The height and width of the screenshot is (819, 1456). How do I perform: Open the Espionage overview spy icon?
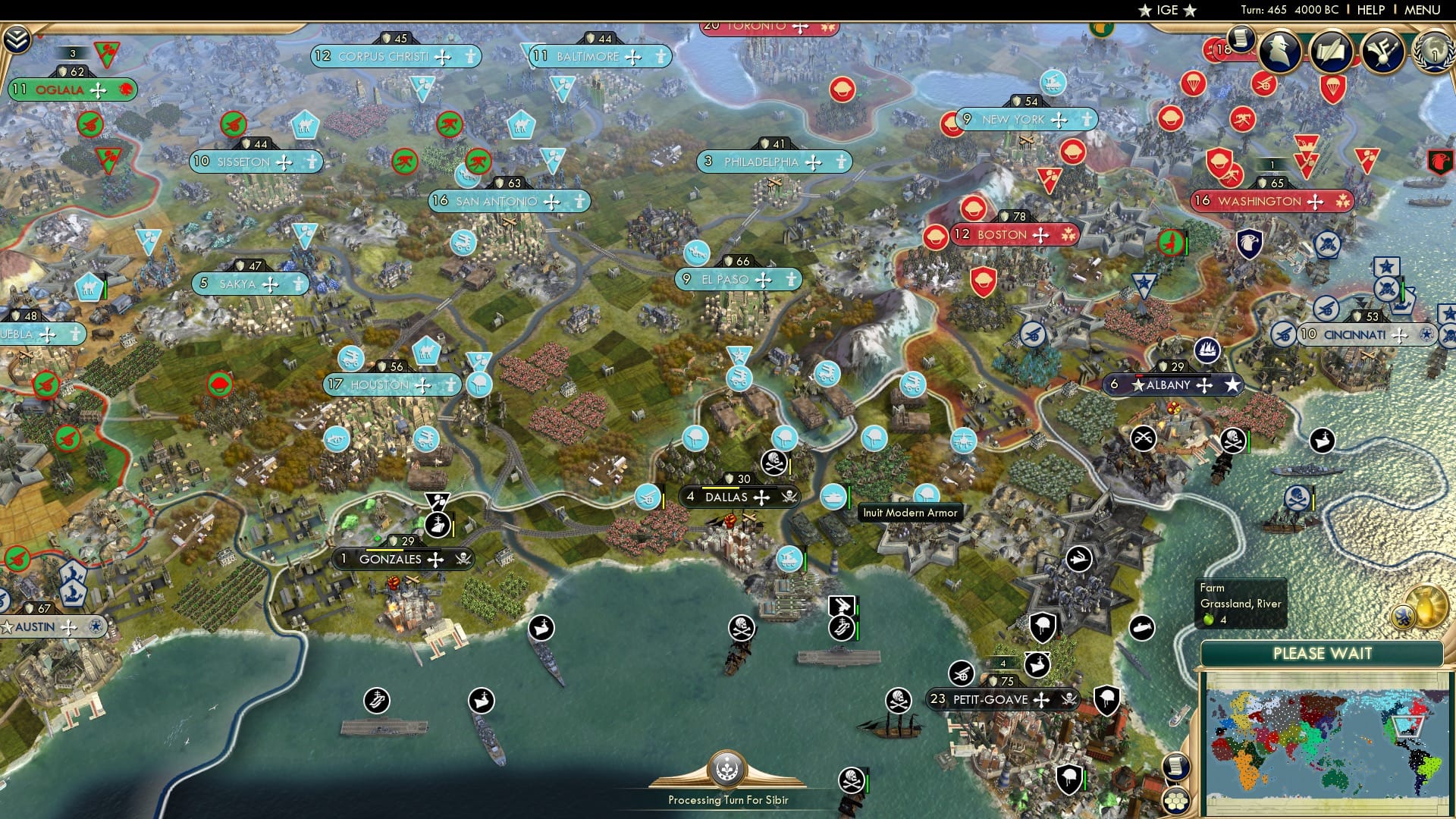[x=1278, y=53]
